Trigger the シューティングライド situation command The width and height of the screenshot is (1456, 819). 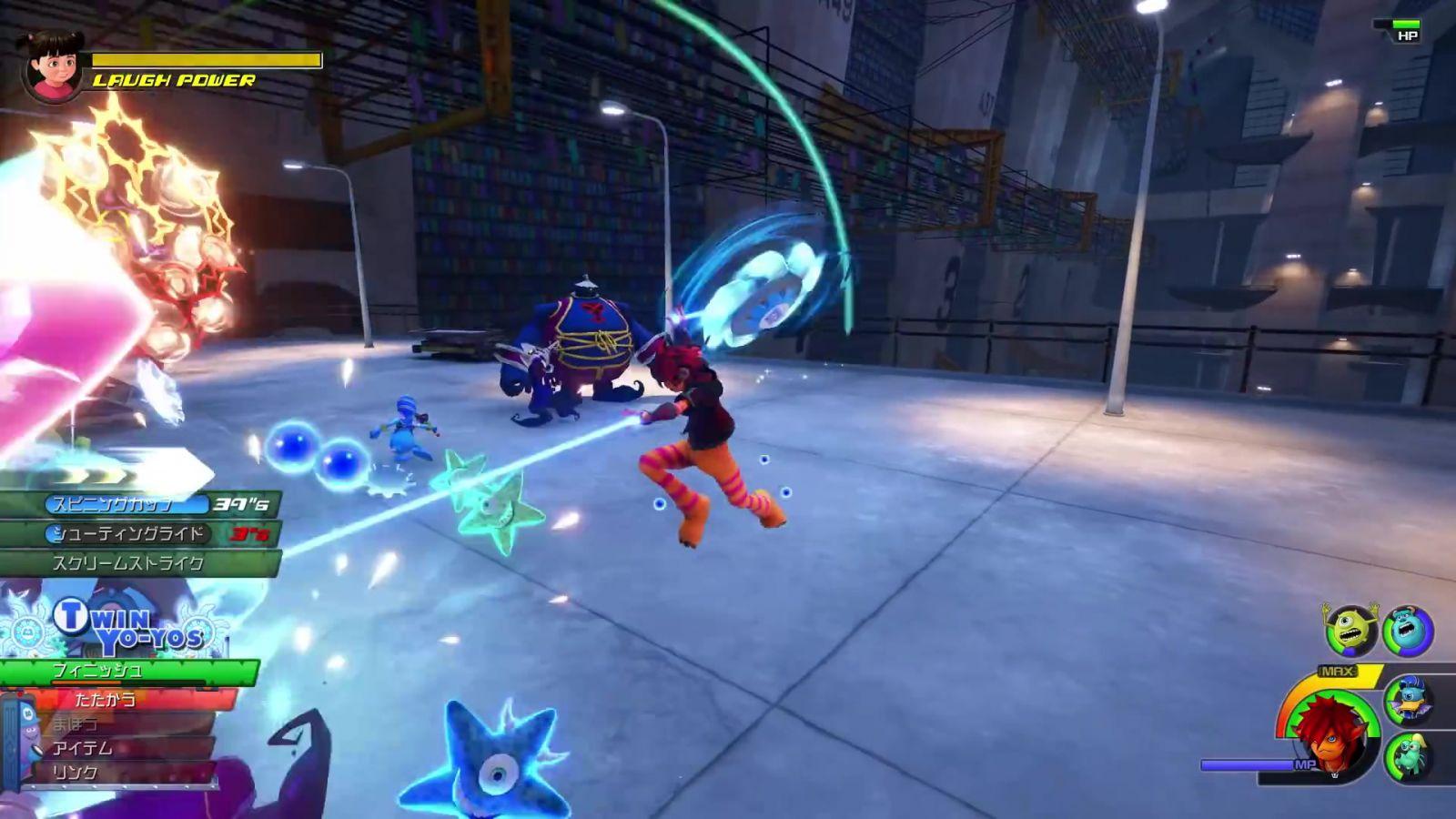pos(129,533)
